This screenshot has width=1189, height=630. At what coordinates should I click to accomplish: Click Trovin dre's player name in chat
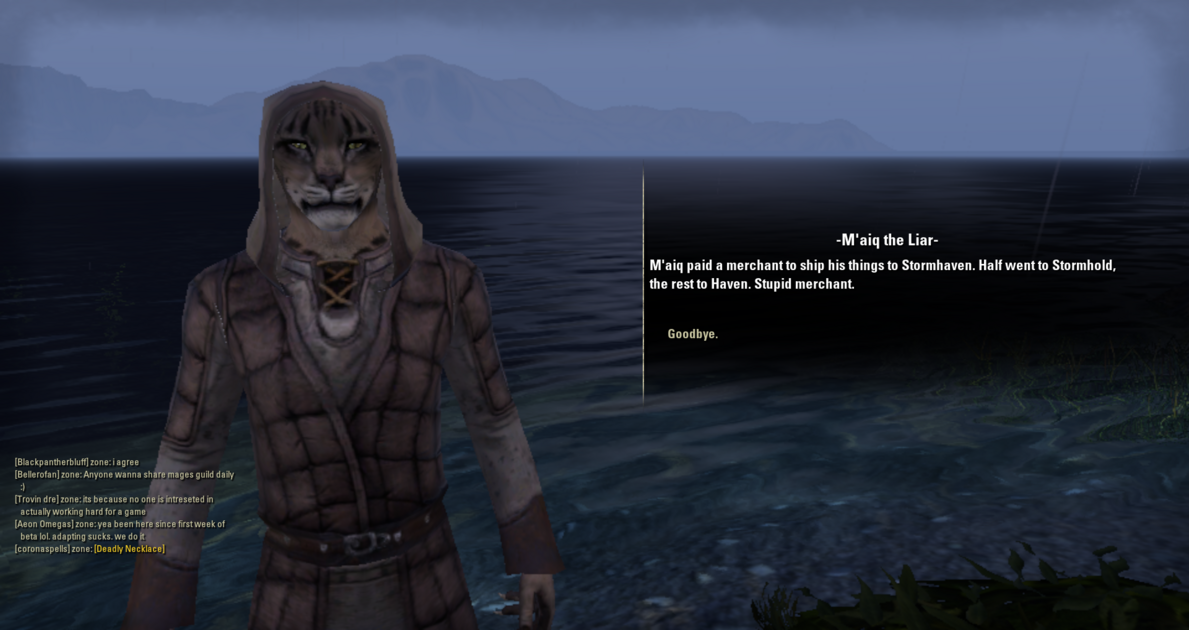point(36,500)
